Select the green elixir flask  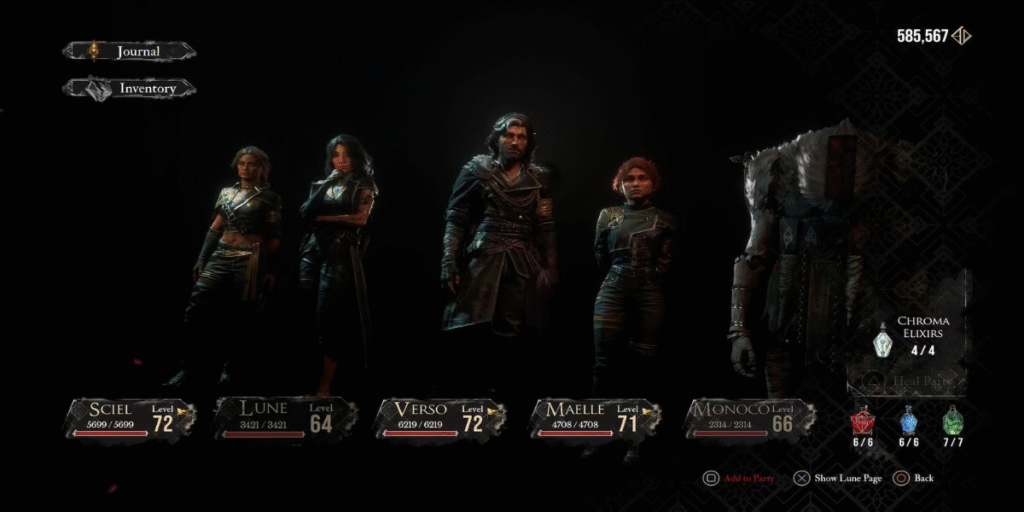[x=953, y=422]
